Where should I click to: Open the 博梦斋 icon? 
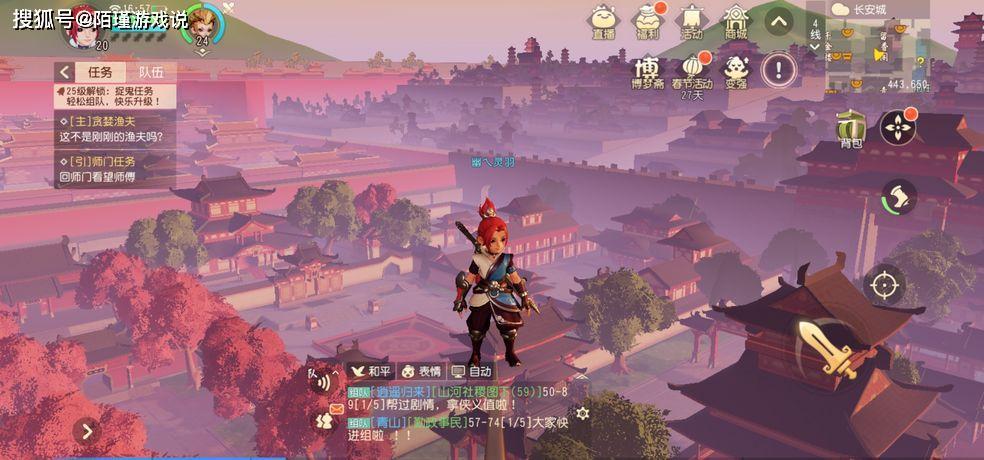tap(648, 71)
